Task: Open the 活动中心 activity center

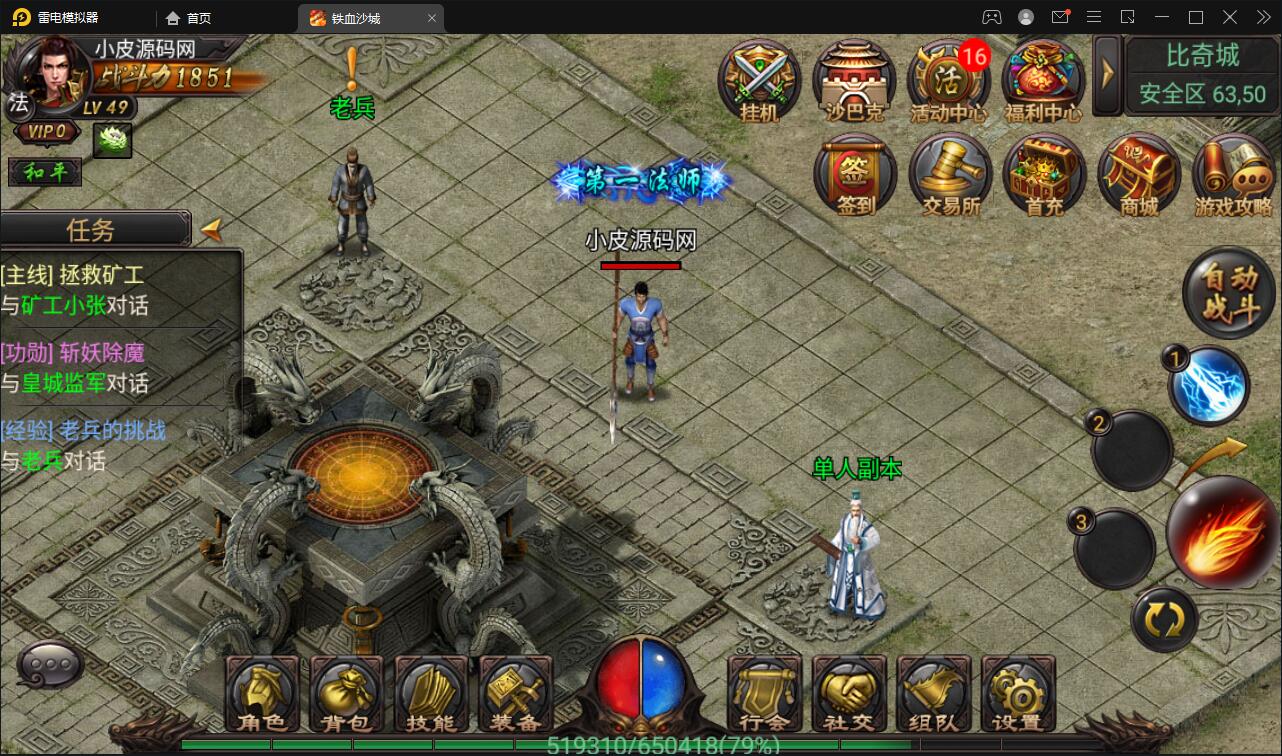Action: coord(947,80)
